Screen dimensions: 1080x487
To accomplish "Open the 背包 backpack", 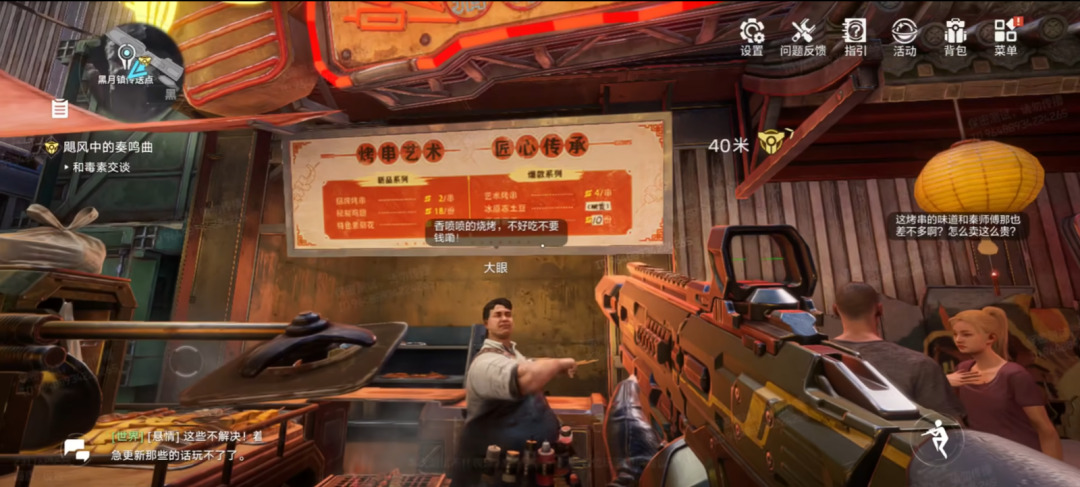I will [x=955, y=37].
